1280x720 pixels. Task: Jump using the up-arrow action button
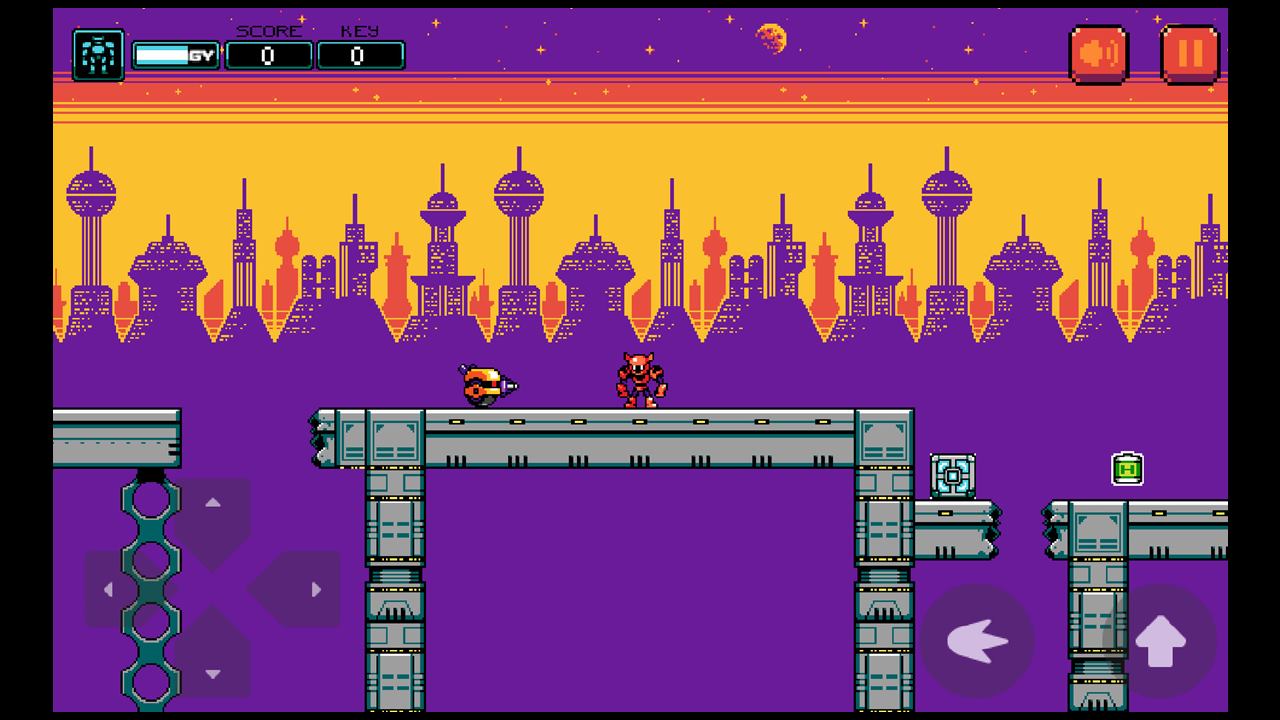1160,641
